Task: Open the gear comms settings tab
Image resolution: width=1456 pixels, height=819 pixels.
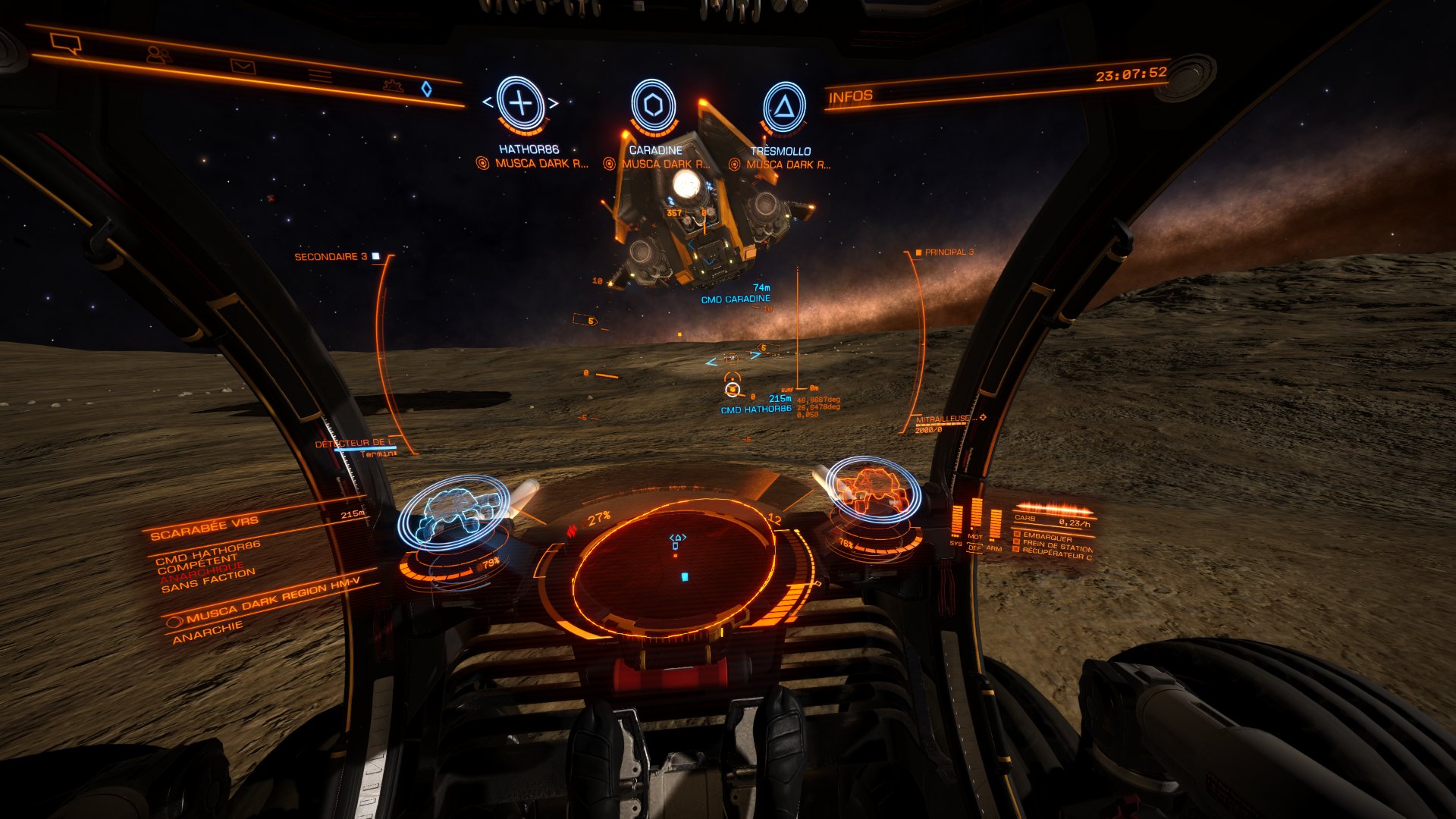Action: coord(392,85)
